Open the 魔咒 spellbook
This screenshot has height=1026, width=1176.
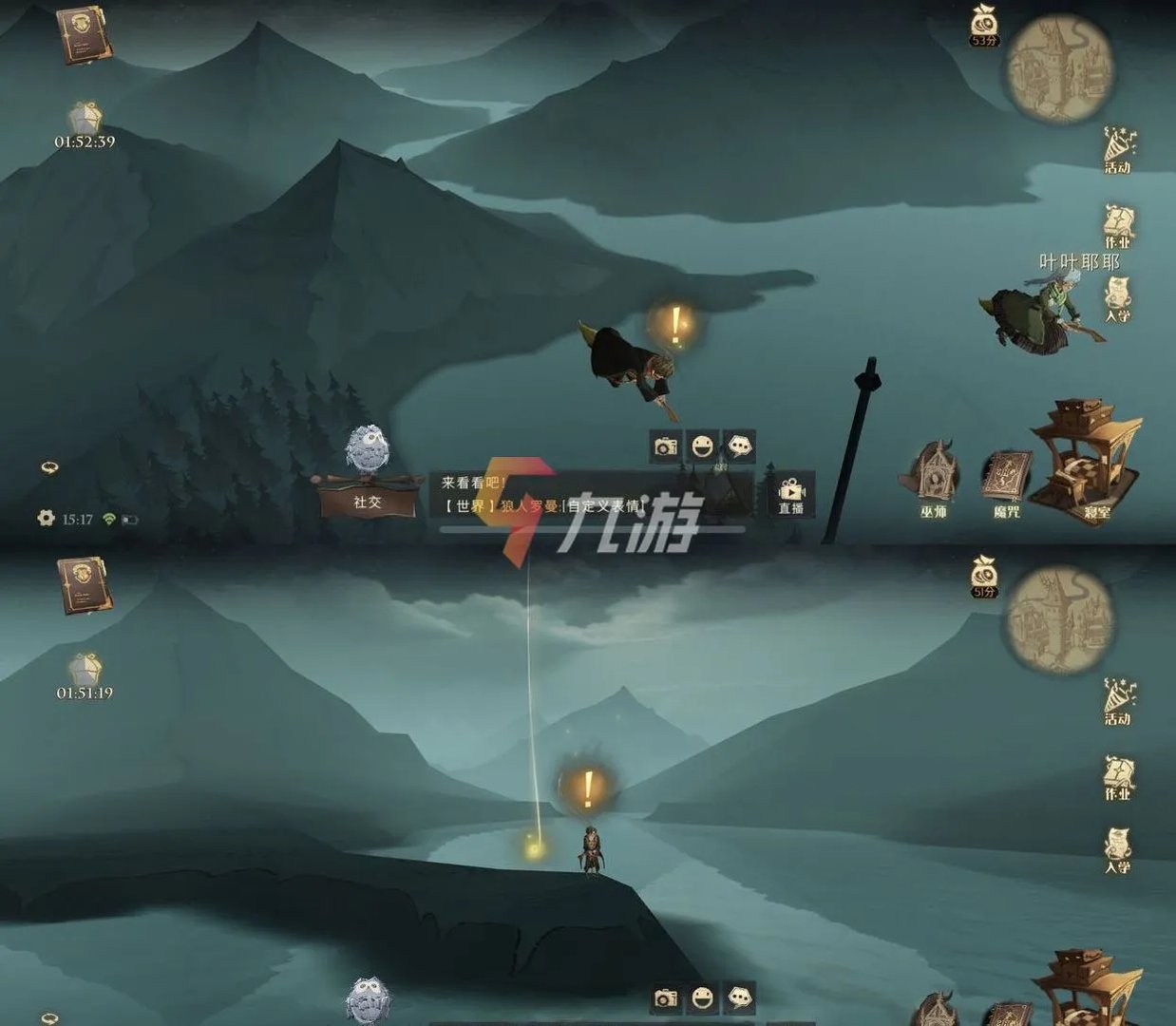click(1006, 482)
